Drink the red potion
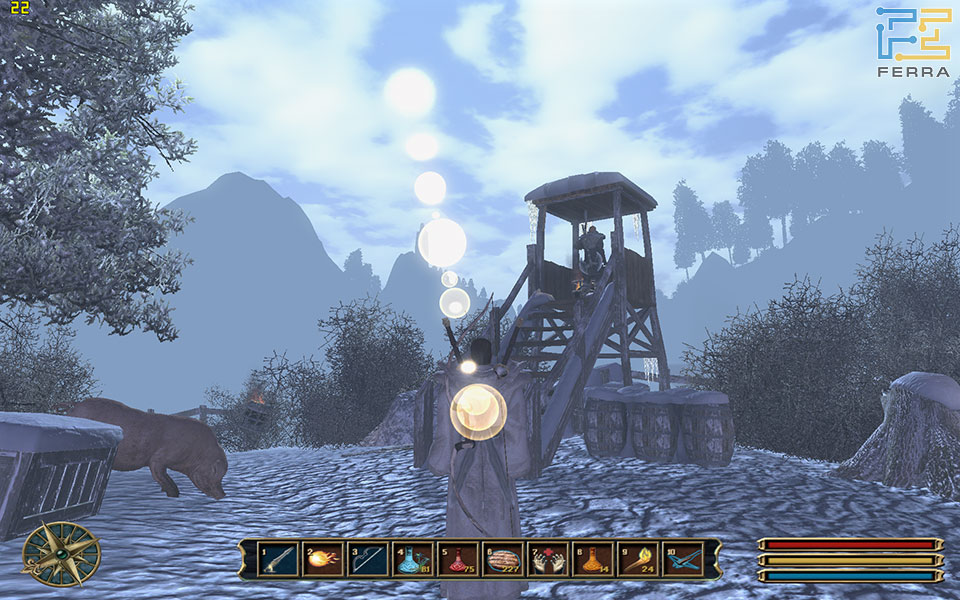This screenshot has height=600, width=960. tap(457, 558)
